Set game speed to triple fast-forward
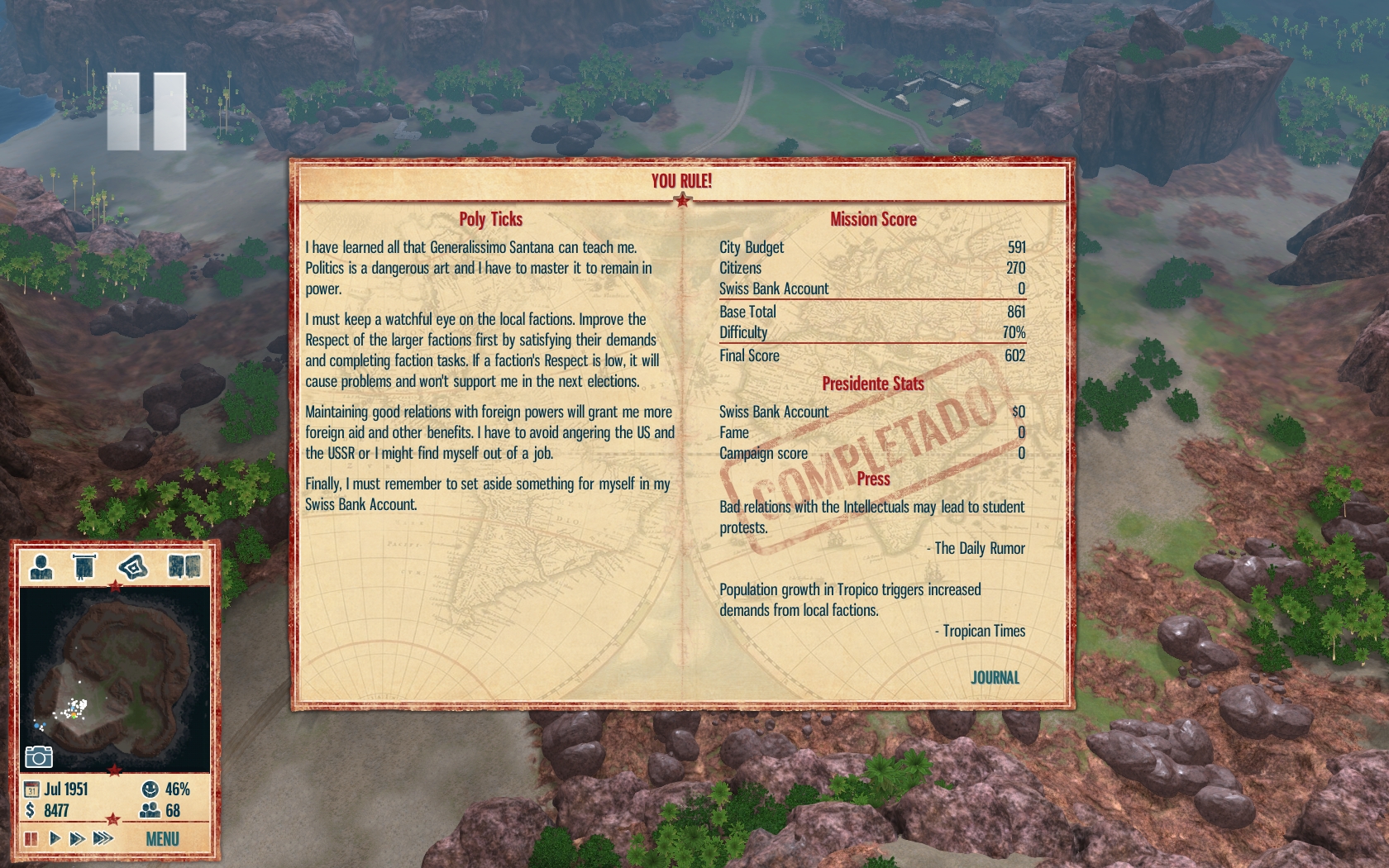The height and width of the screenshot is (868, 1389). (x=103, y=839)
